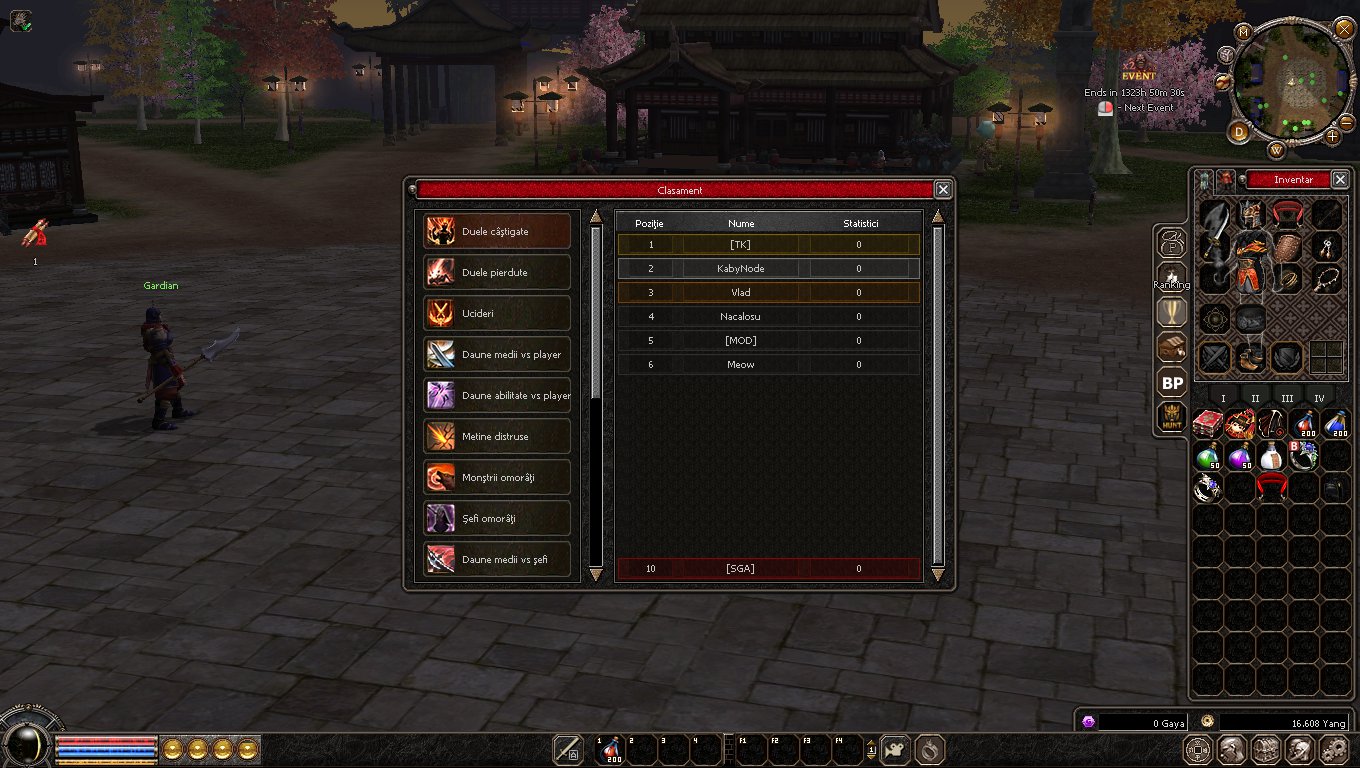The image size is (1360, 768).
Task: Close the Inventar window
Action: [1340, 180]
